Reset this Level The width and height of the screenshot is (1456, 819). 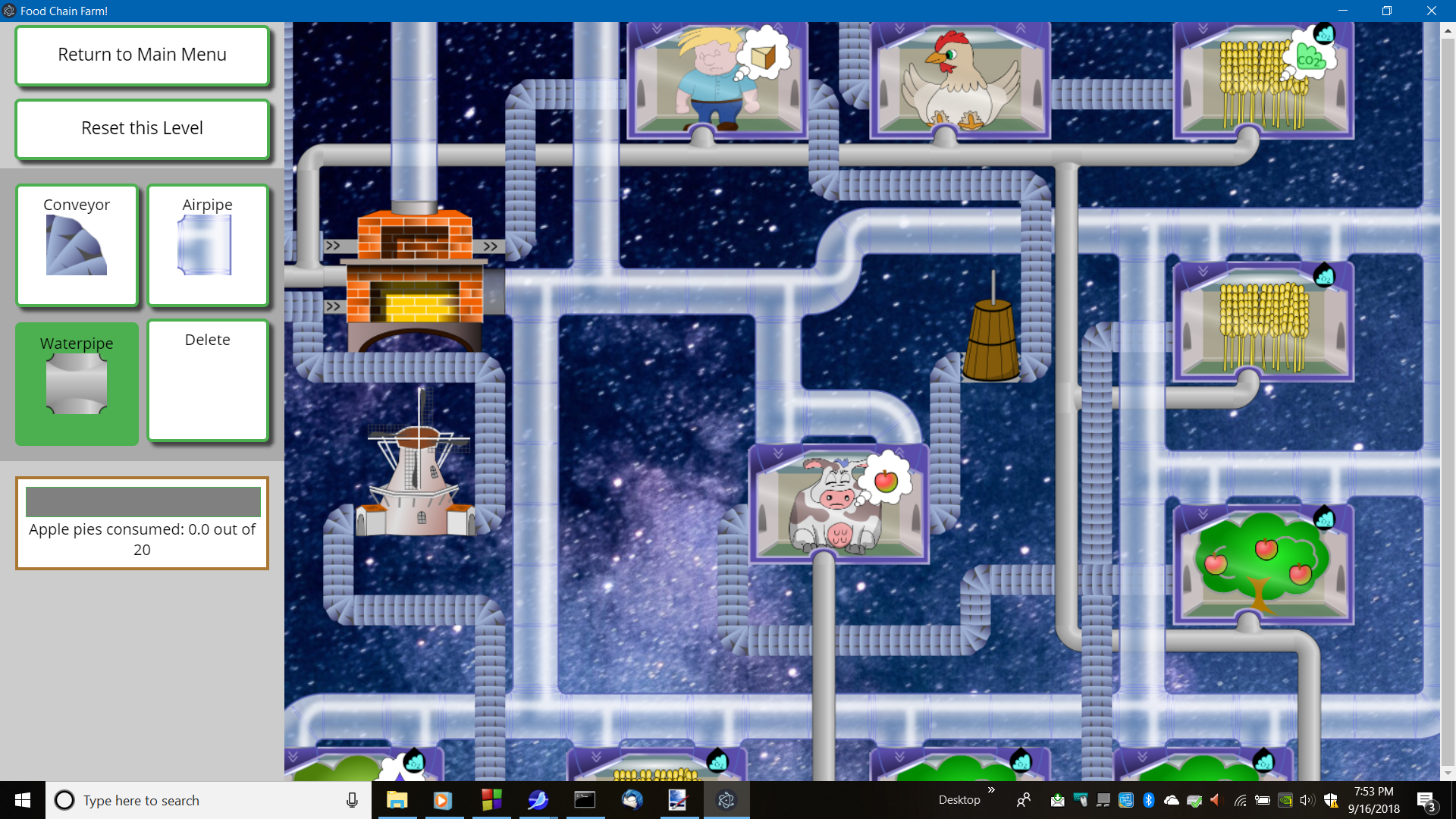[x=142, y=129]
